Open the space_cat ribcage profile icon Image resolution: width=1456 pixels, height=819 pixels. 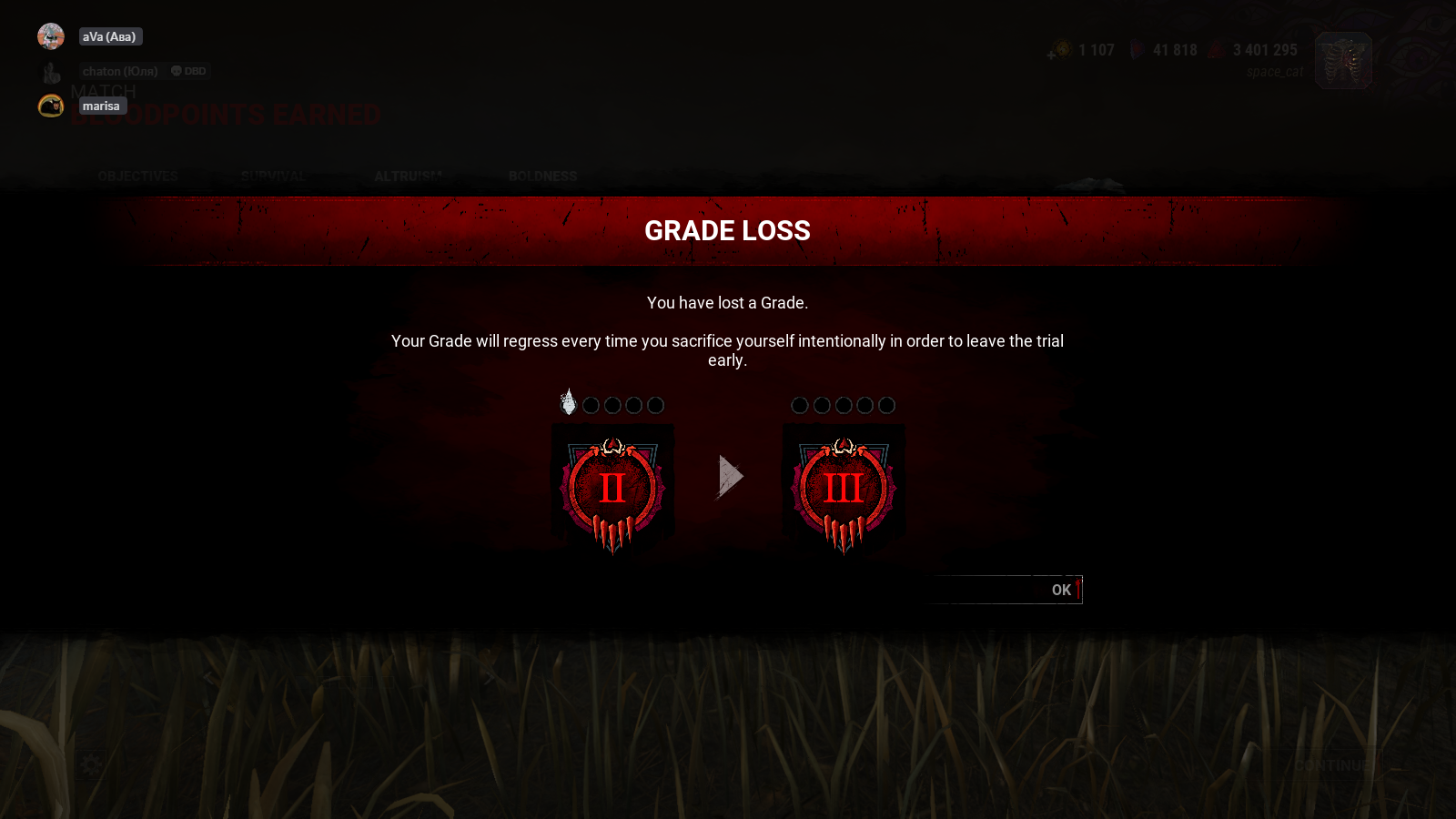(1343, 60)
